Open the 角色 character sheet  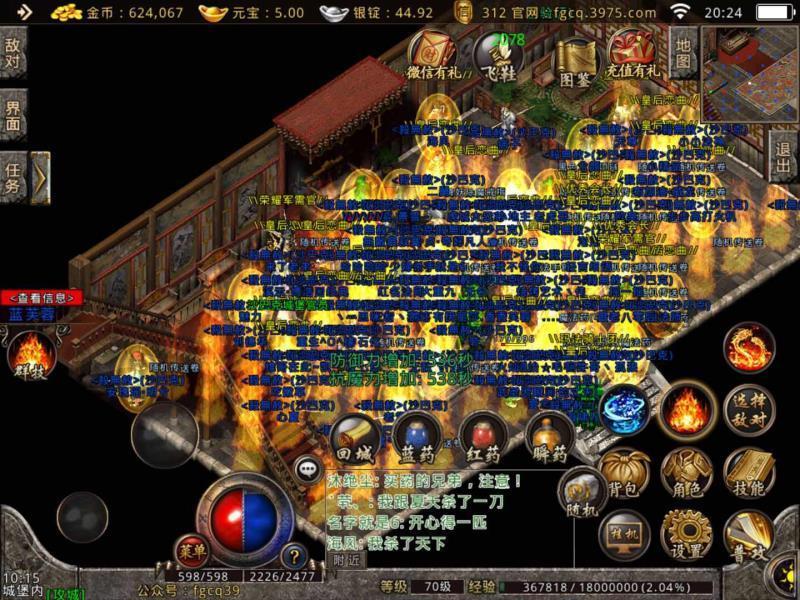tap(686, 475)
